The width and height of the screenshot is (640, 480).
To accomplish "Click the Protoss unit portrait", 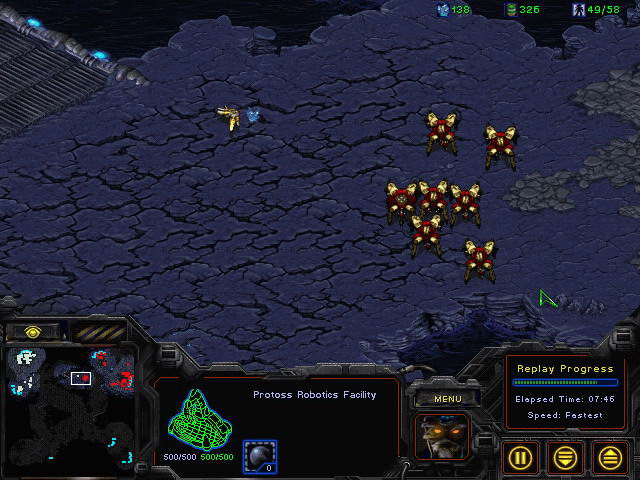I will point(442,438).
